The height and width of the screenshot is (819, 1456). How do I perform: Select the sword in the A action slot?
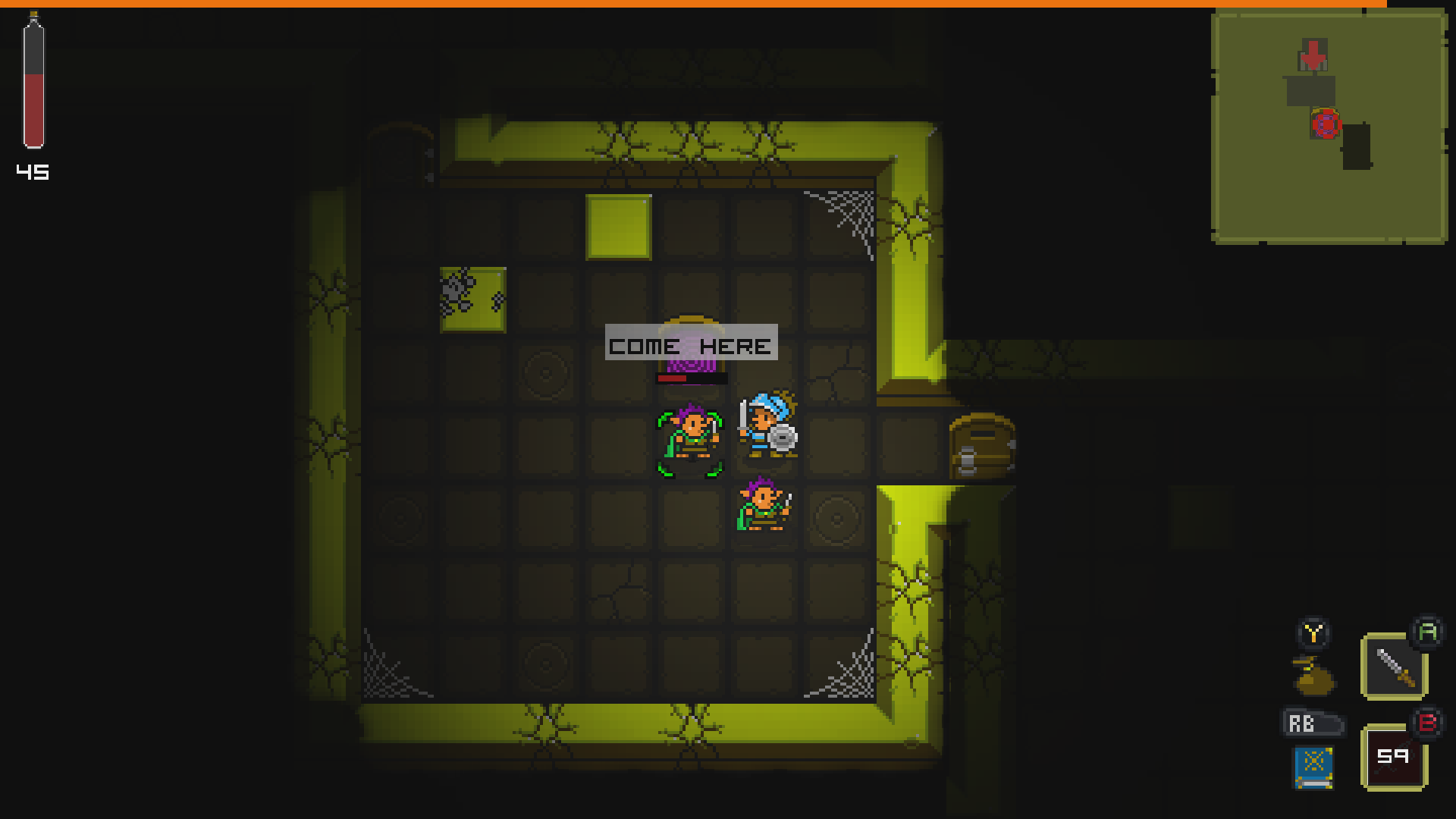(x=1394, y=666)
